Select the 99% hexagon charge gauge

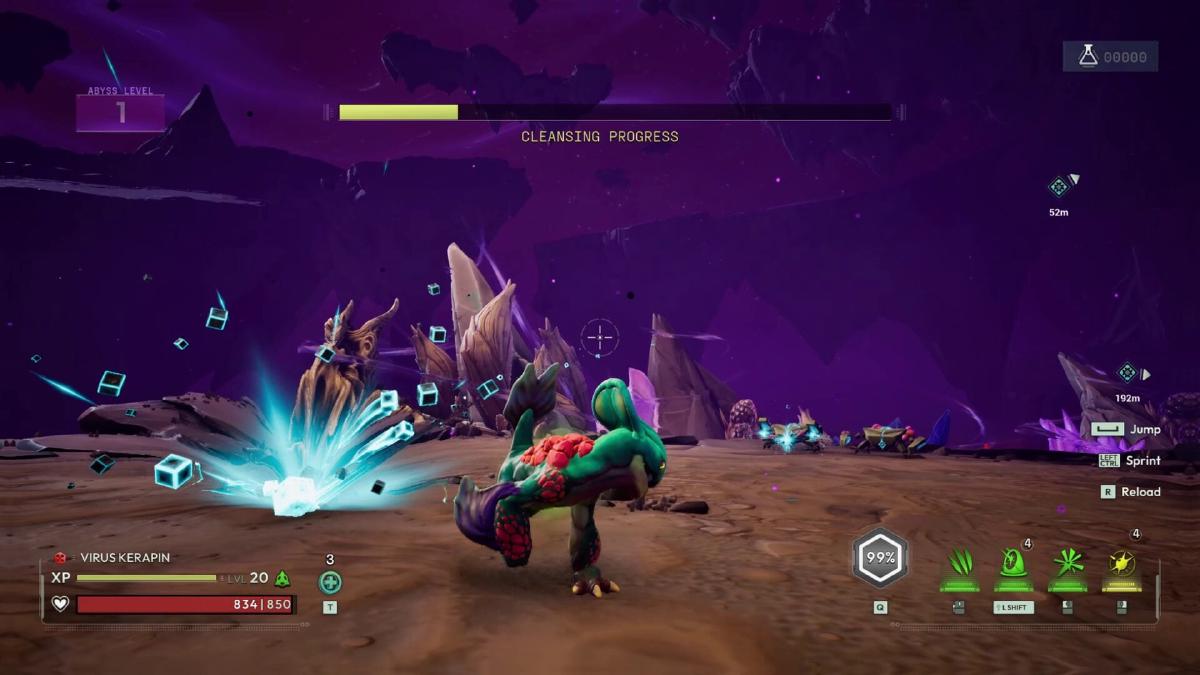(880, 558)
